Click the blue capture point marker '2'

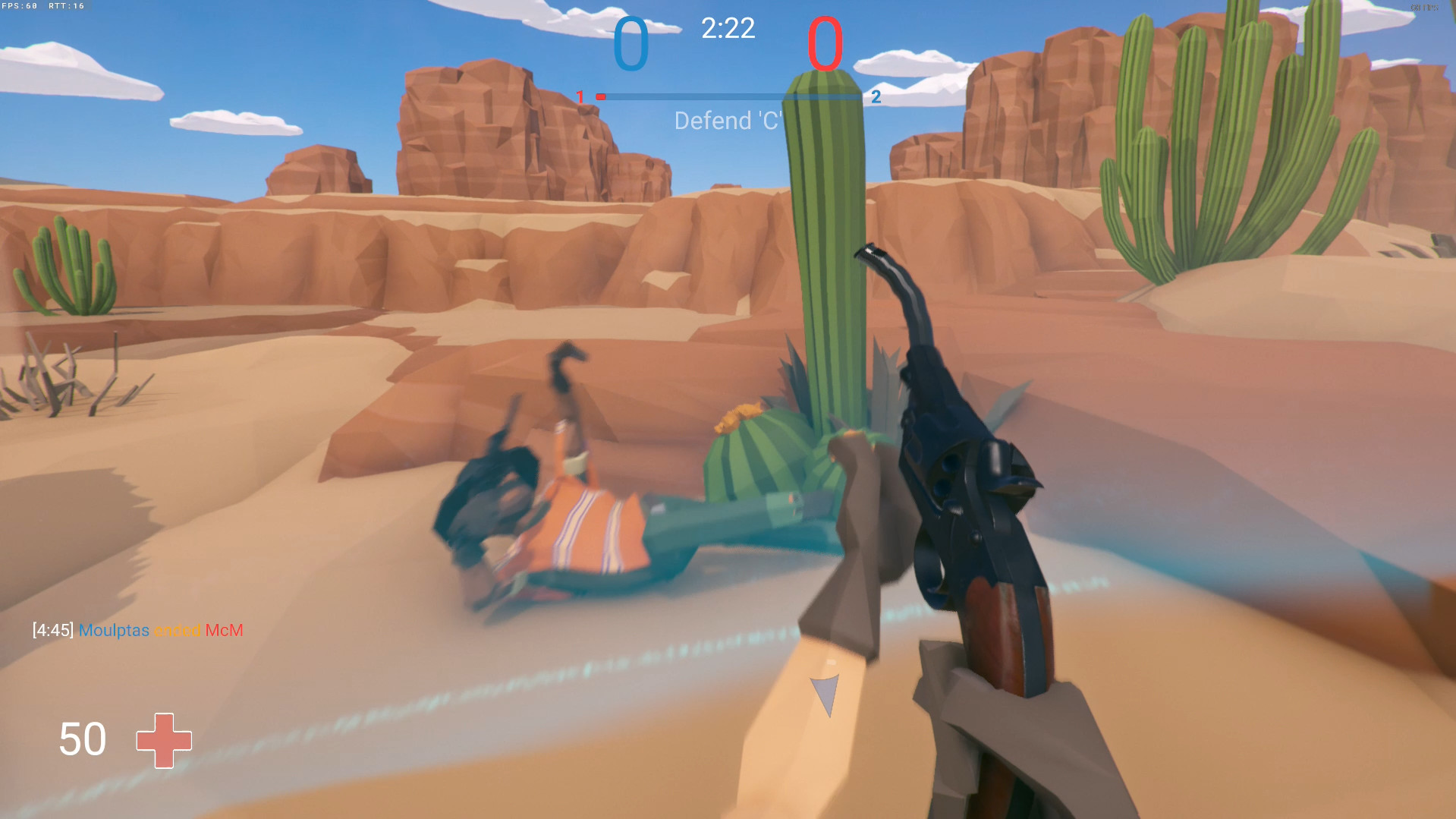coord(877,96)
